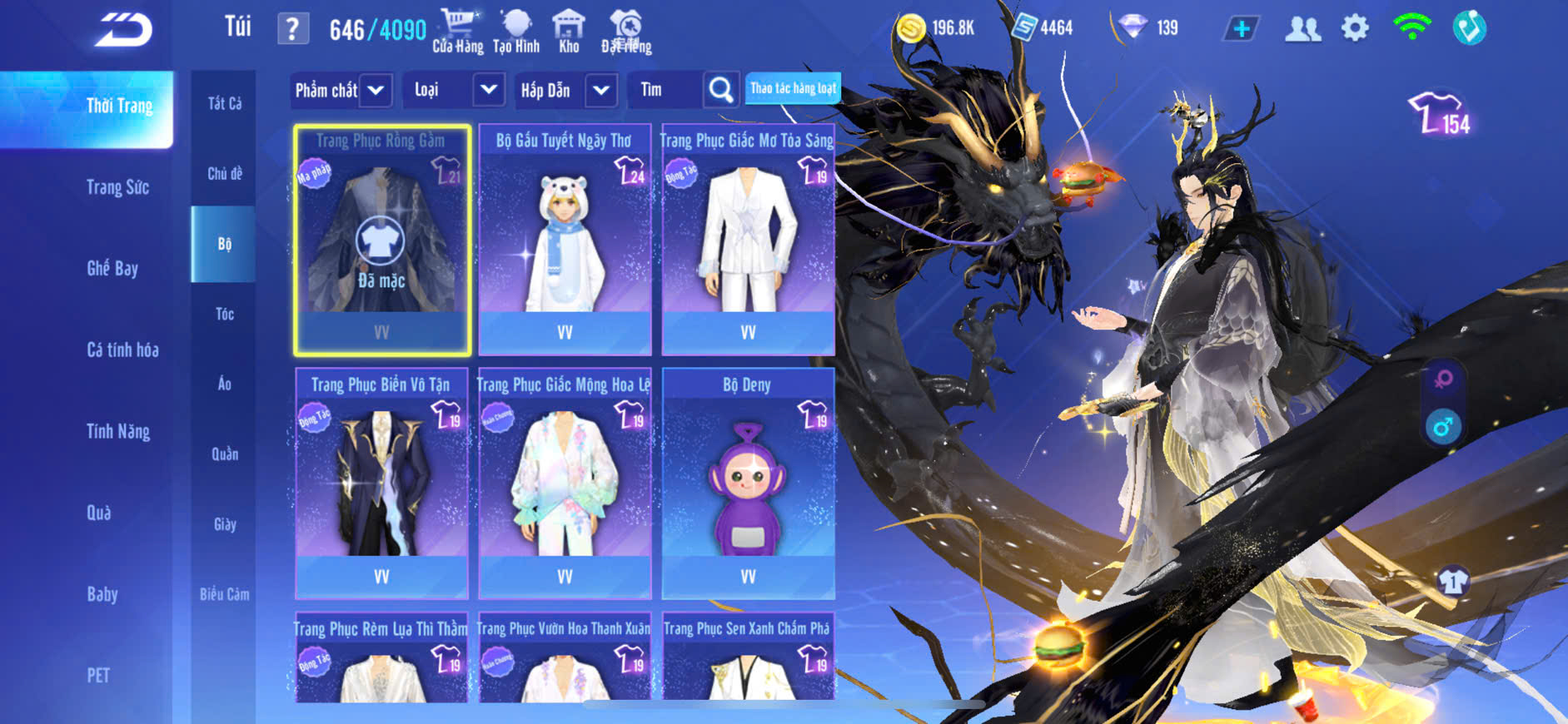Viewport: 1568px width, 724px height.
Task: Open the Cá tính hóa category
Action: click(x=122, y=350)
